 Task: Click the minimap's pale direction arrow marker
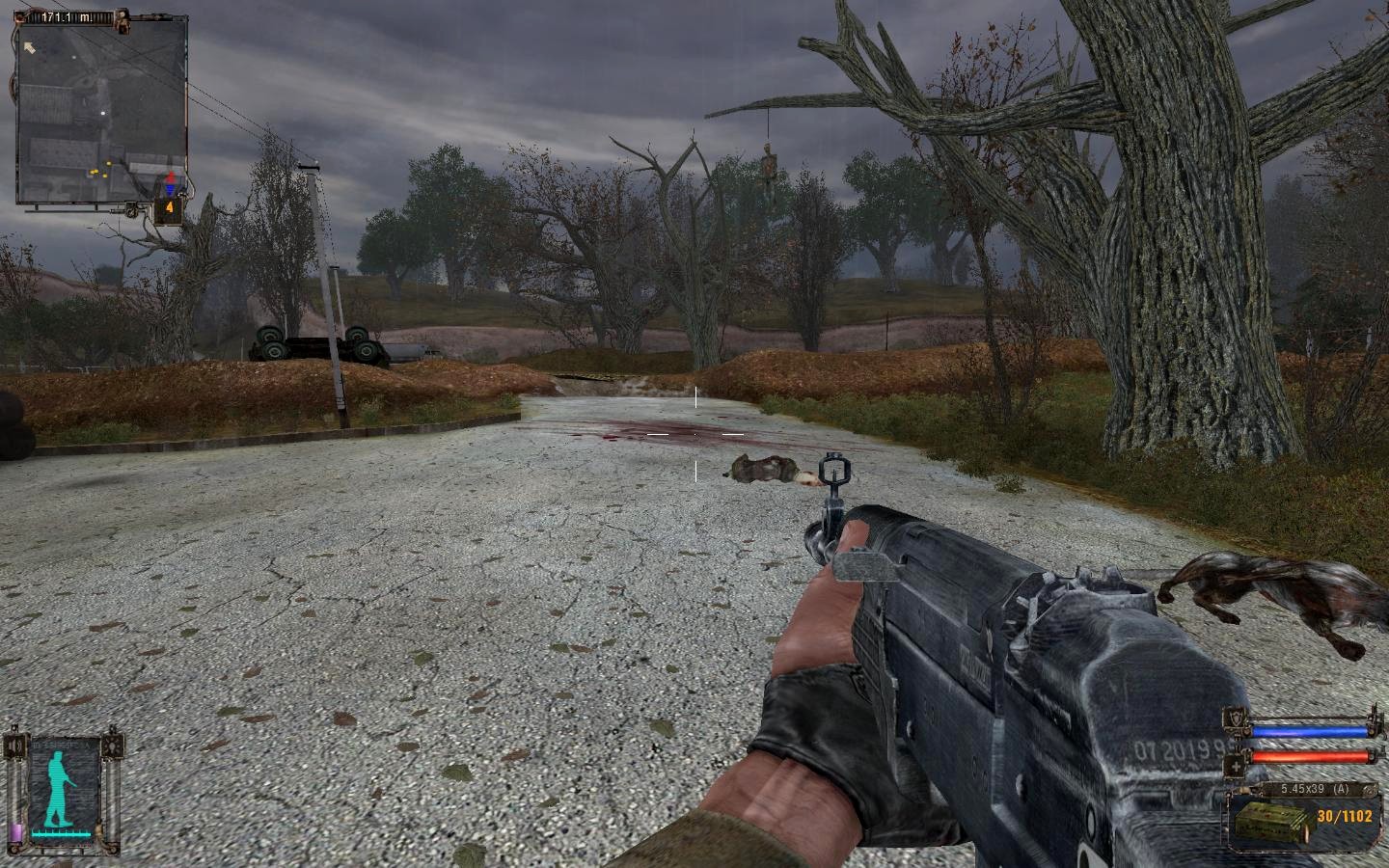[30, 45]
